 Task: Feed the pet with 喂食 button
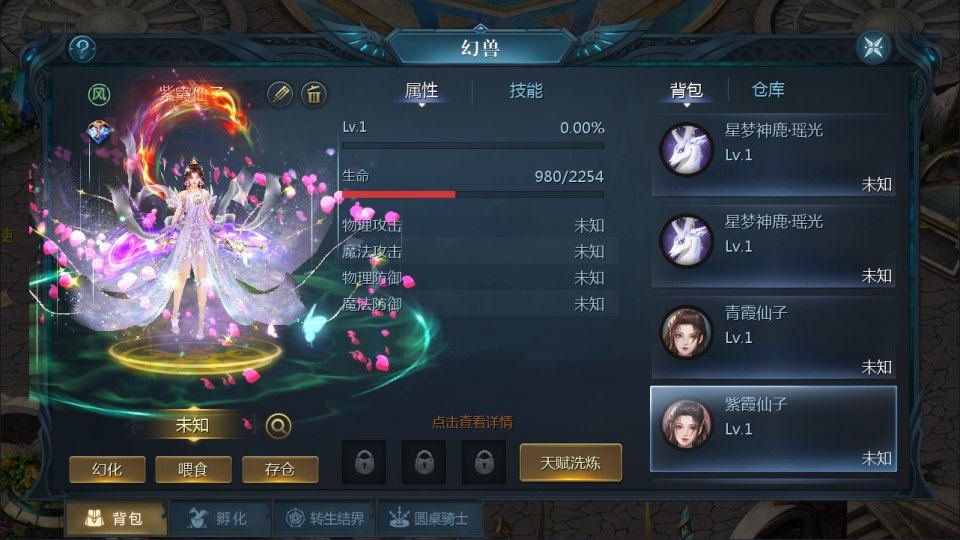pos(194,469)
